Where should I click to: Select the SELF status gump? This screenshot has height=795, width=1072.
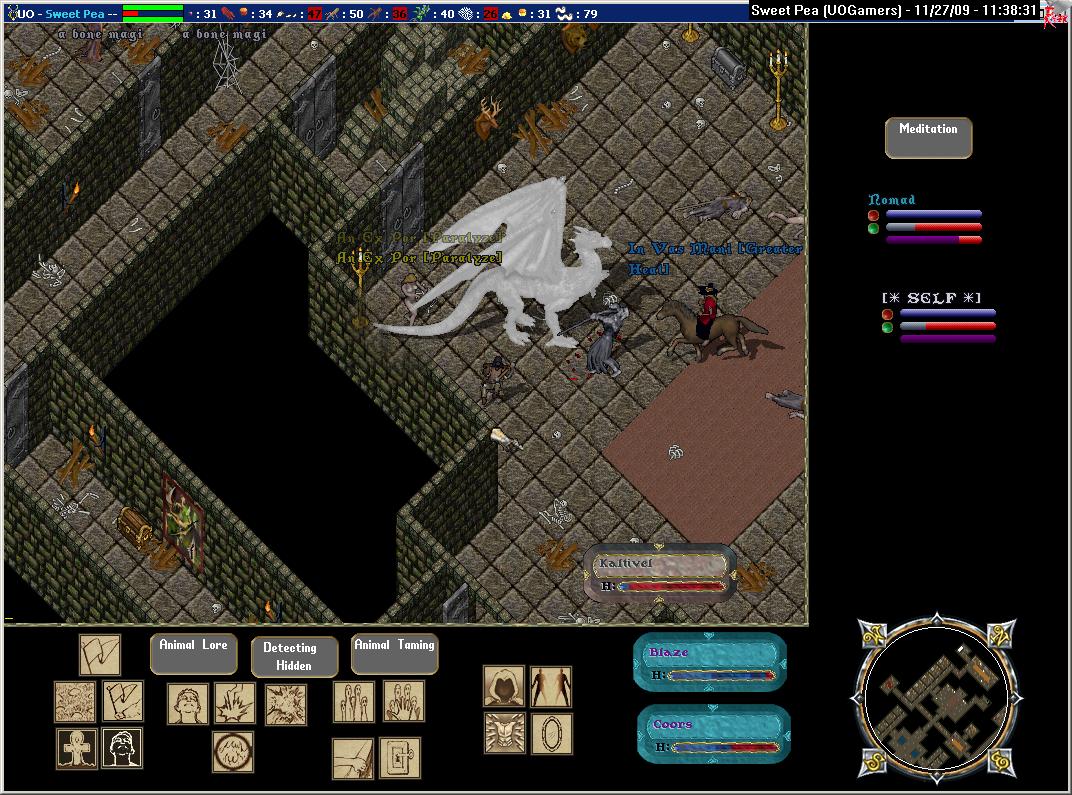click(x=938, y=318)
